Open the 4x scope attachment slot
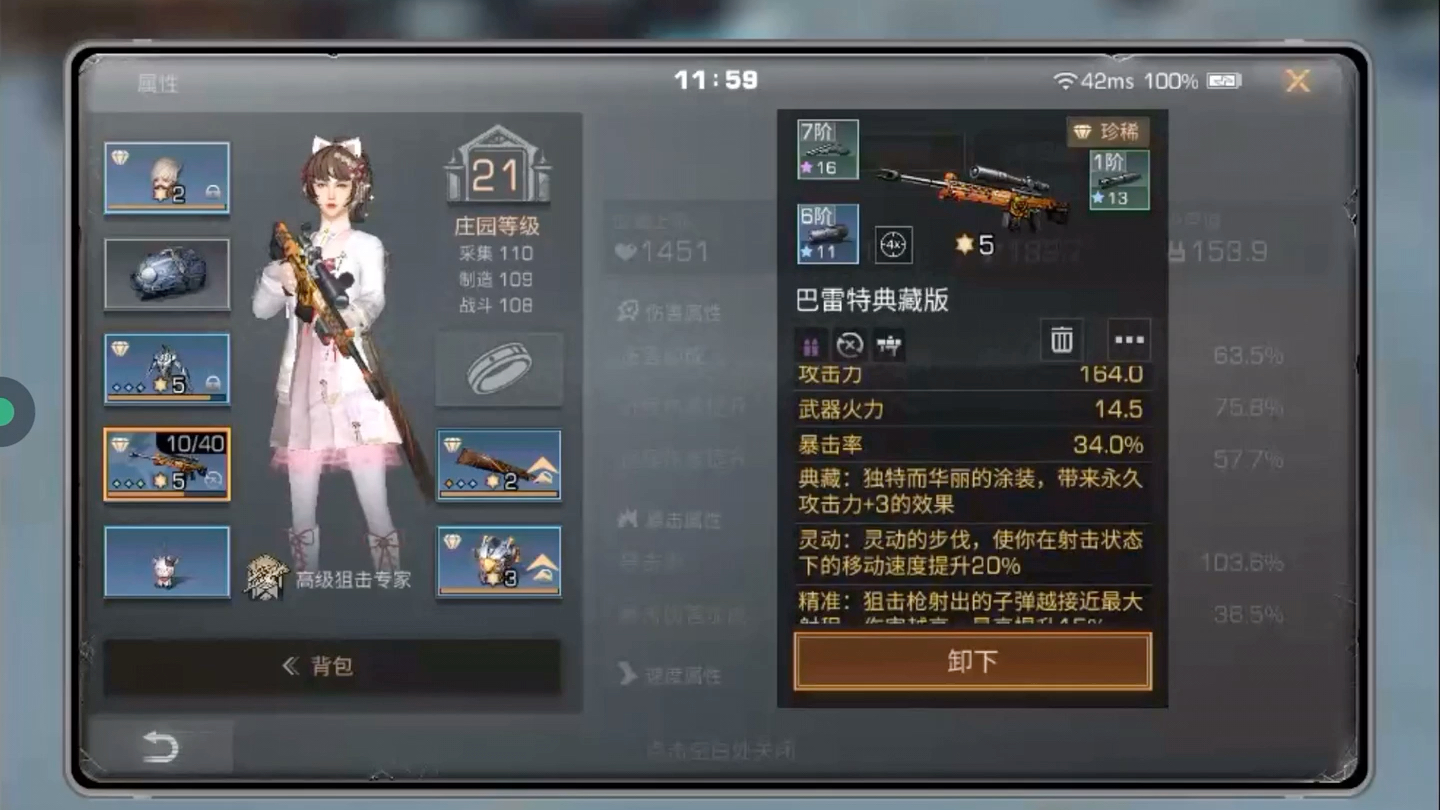Viewport: 1440px width, 810px height. 893,246
